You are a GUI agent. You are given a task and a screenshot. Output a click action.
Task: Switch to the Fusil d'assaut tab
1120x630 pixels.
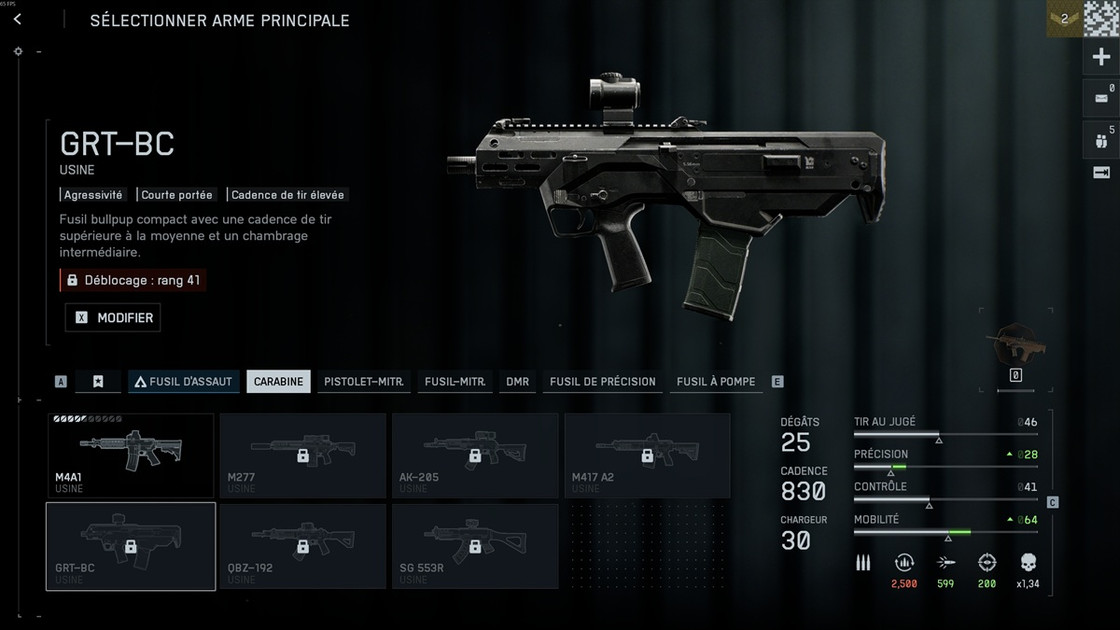click(183, 382)
